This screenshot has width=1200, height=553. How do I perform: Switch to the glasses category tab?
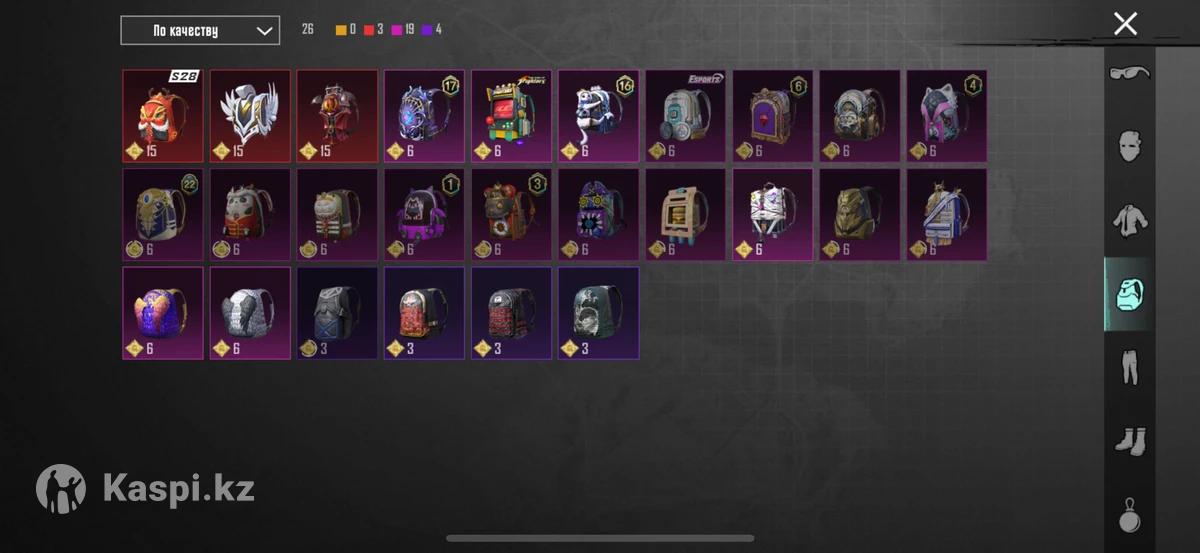coord(1130,73)
